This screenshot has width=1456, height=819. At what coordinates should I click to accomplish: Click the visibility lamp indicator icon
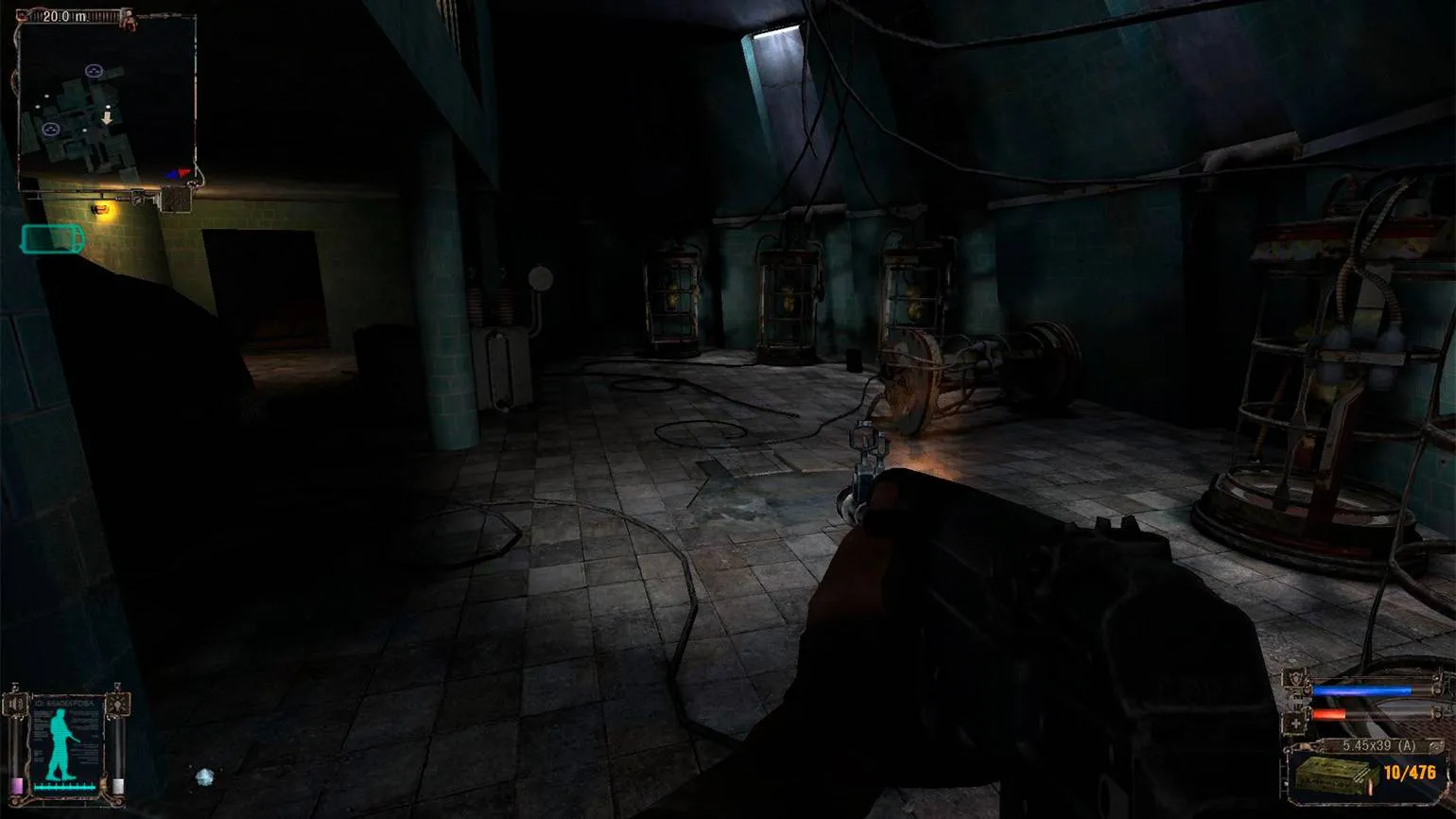[x=117, y=705]
